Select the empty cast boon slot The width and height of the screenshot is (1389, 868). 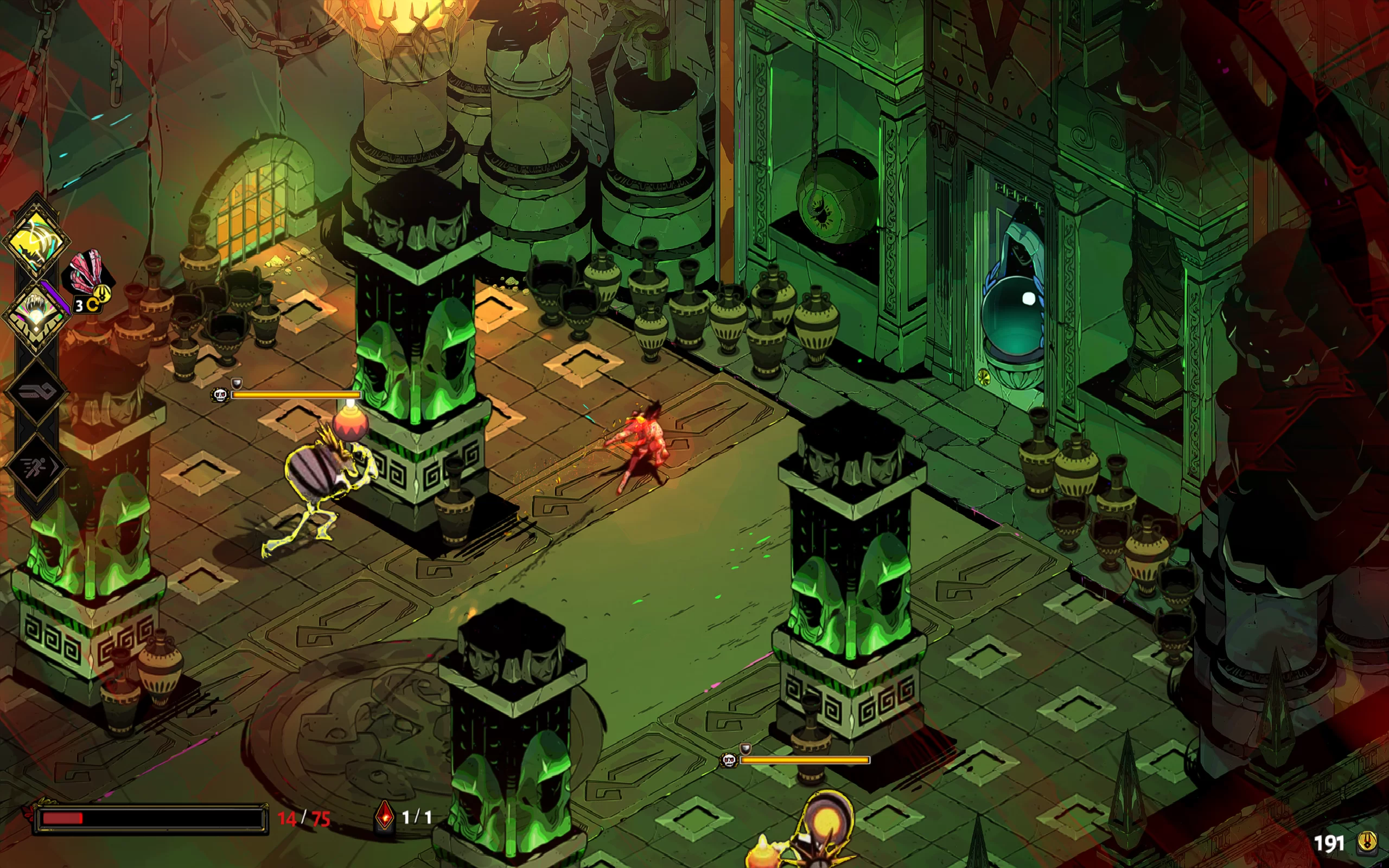[x=36, y=392]
